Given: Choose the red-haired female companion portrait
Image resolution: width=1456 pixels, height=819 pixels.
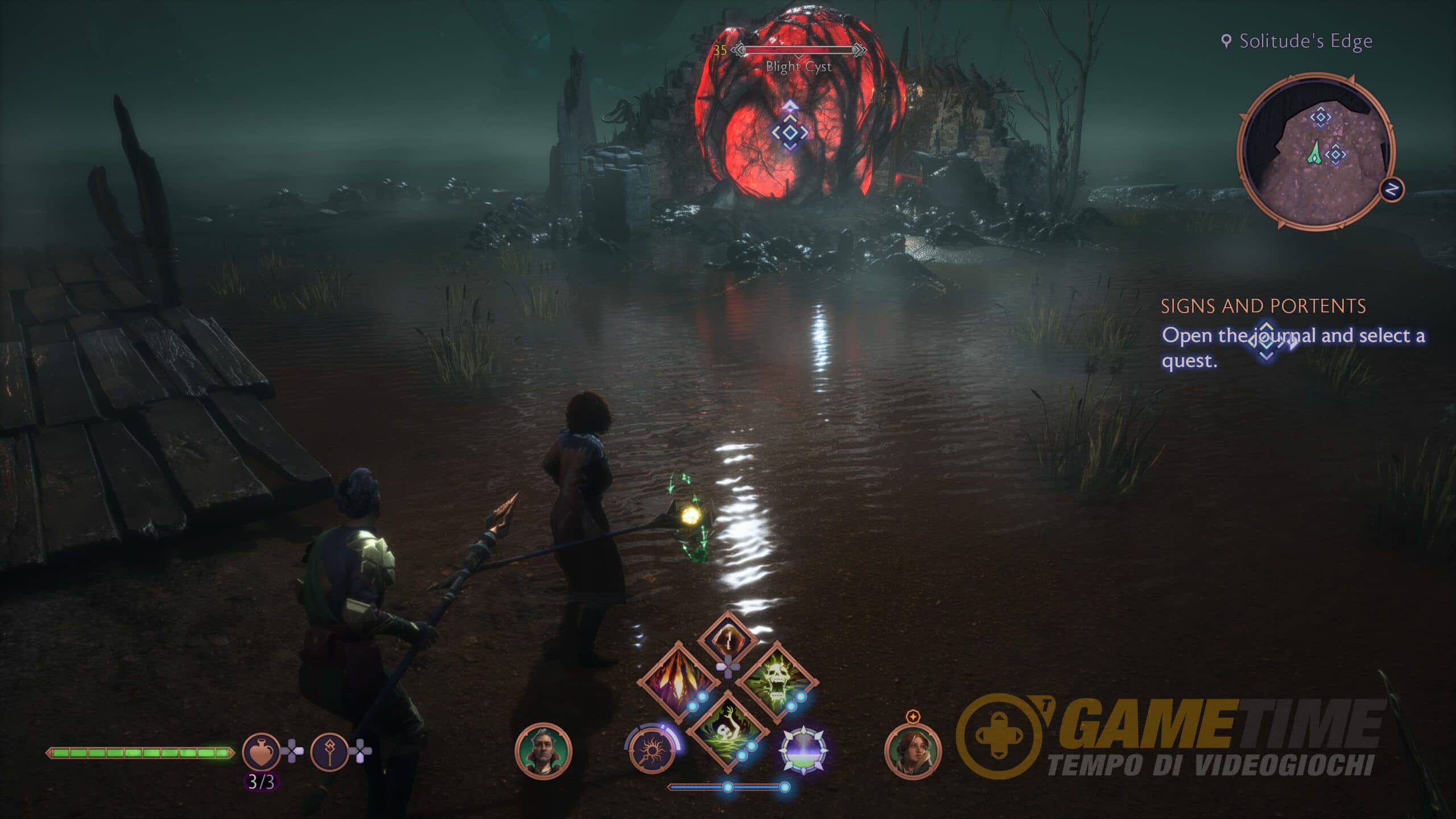Looking at the screenshot, I should tap(913, 751).
